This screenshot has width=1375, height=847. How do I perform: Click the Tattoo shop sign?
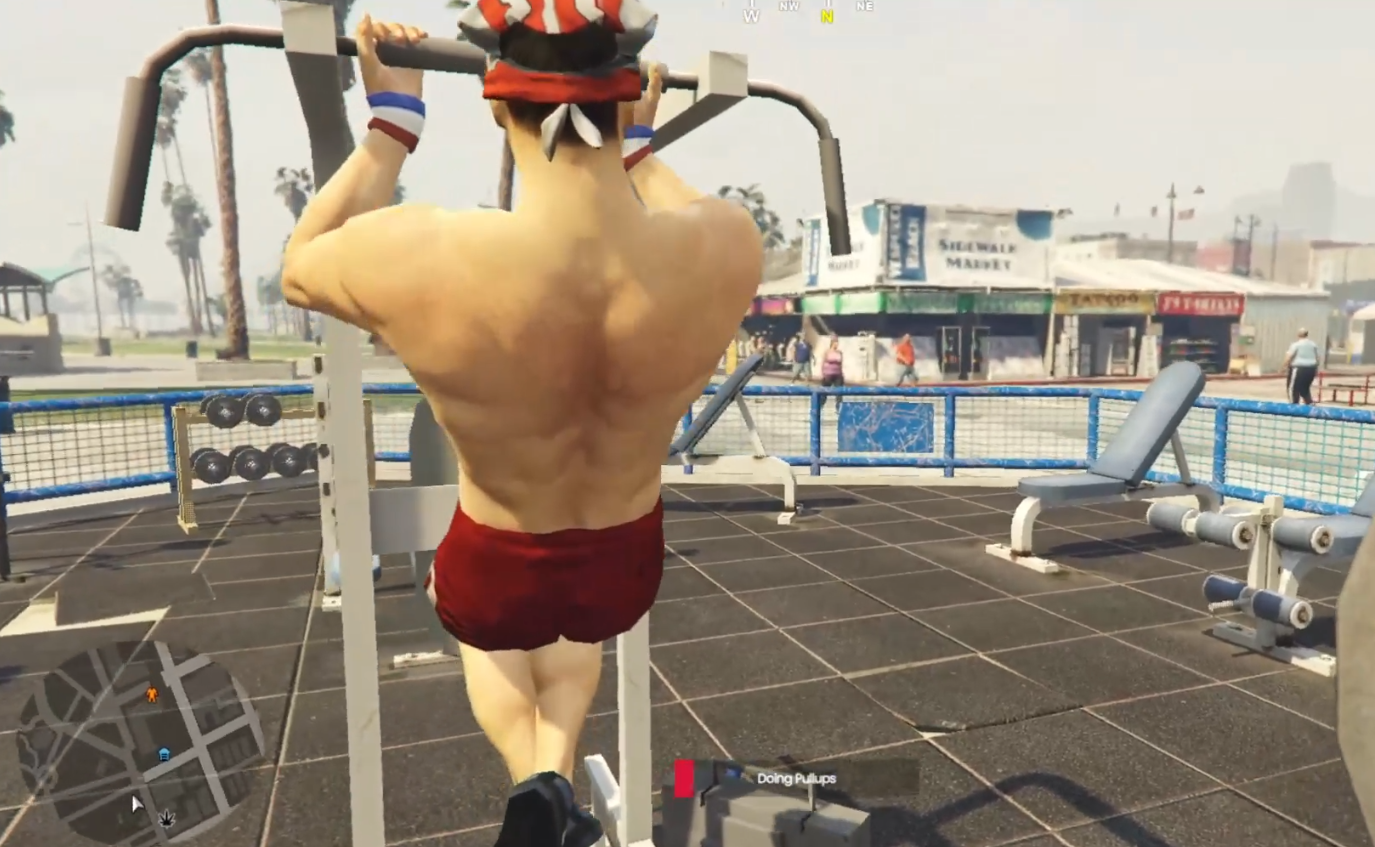pyautogui.click(x=1107, y=298)
